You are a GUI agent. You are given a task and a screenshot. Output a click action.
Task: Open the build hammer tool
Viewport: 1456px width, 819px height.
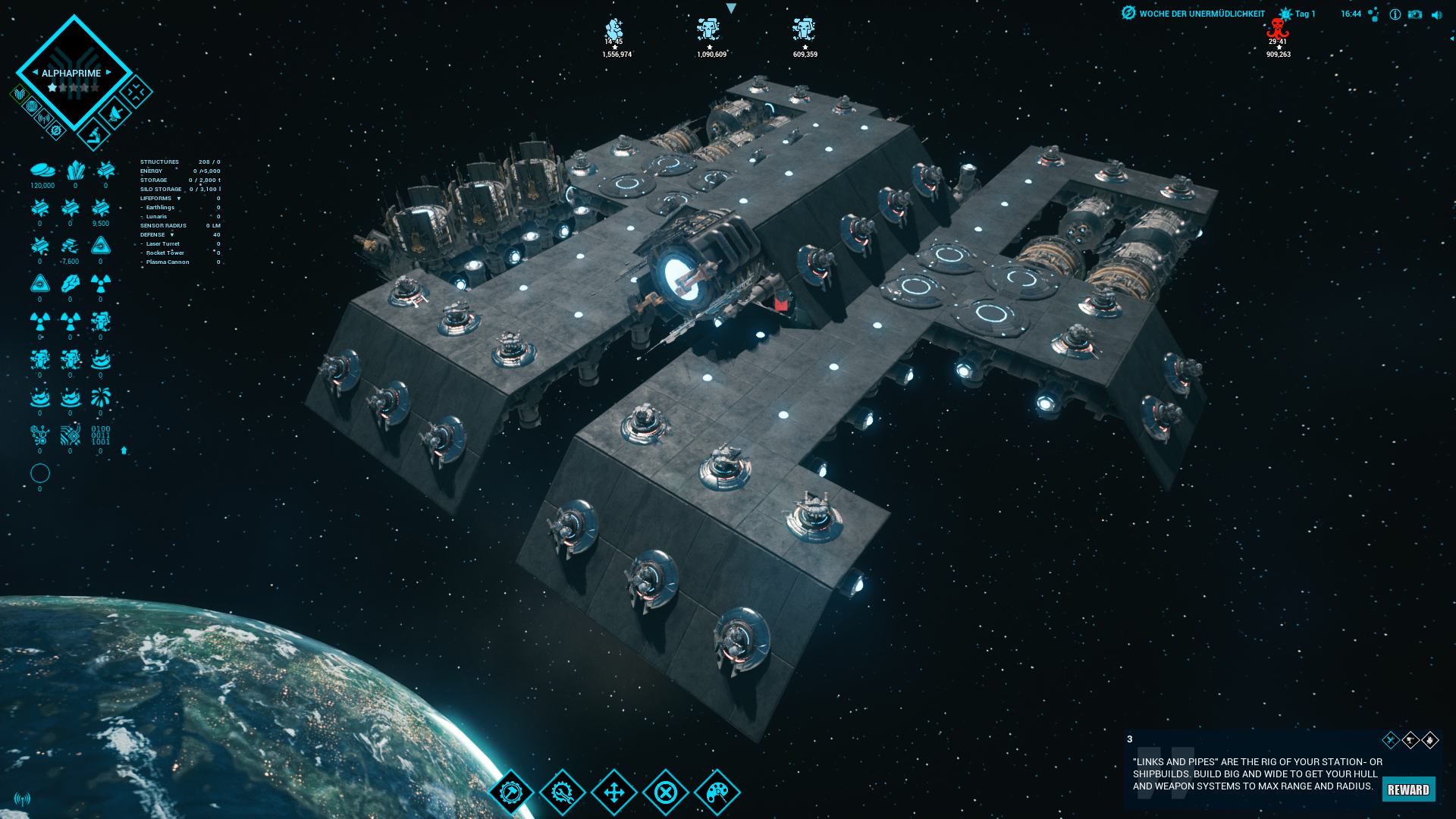pos(511,792)
